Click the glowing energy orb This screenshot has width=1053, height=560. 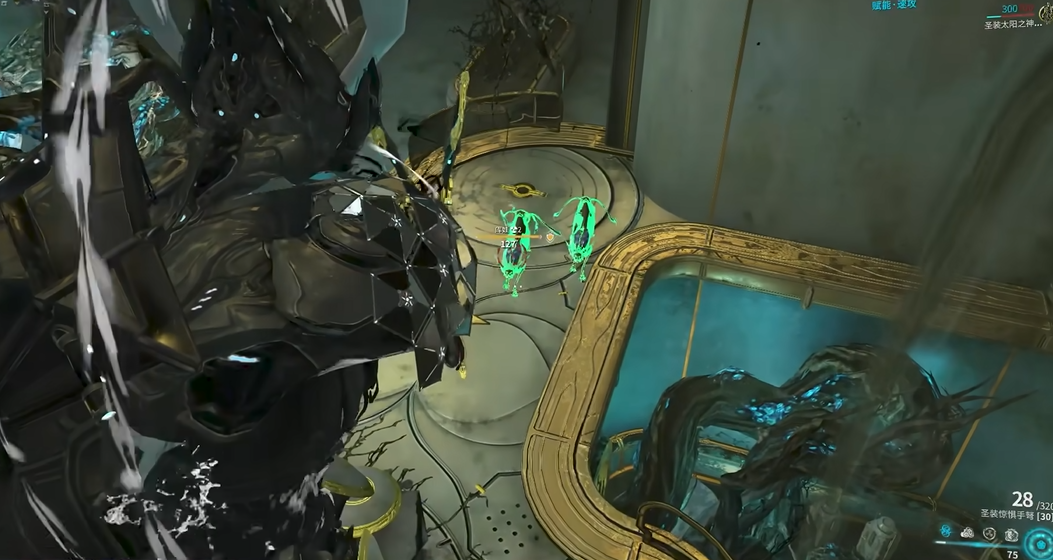pyautogui.click(x=1038, y=543)
